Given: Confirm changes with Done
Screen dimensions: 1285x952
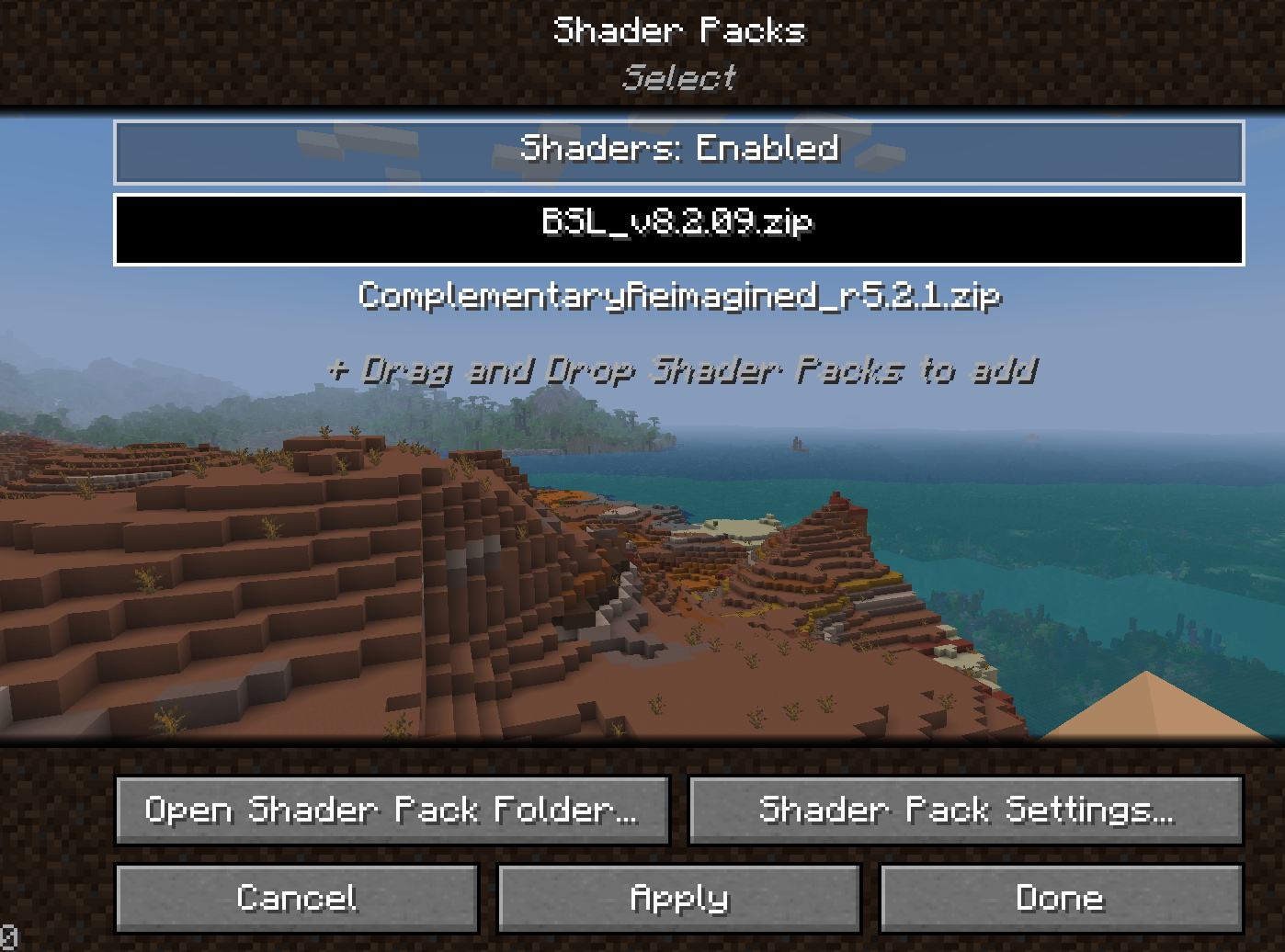Looking at the screenshot, I should (x=1061, y=898).
